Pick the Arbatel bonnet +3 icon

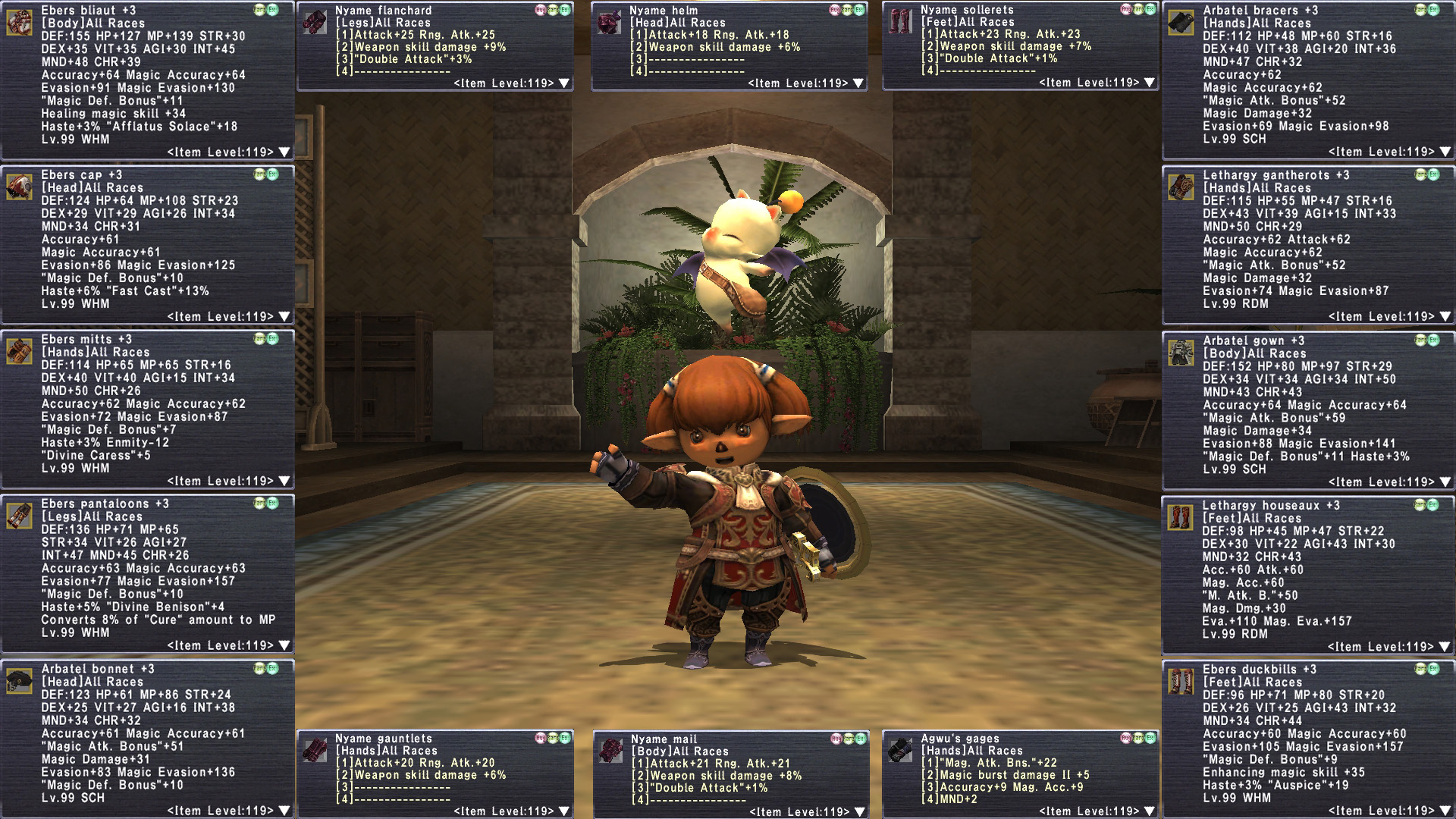(x=19, y=681)
